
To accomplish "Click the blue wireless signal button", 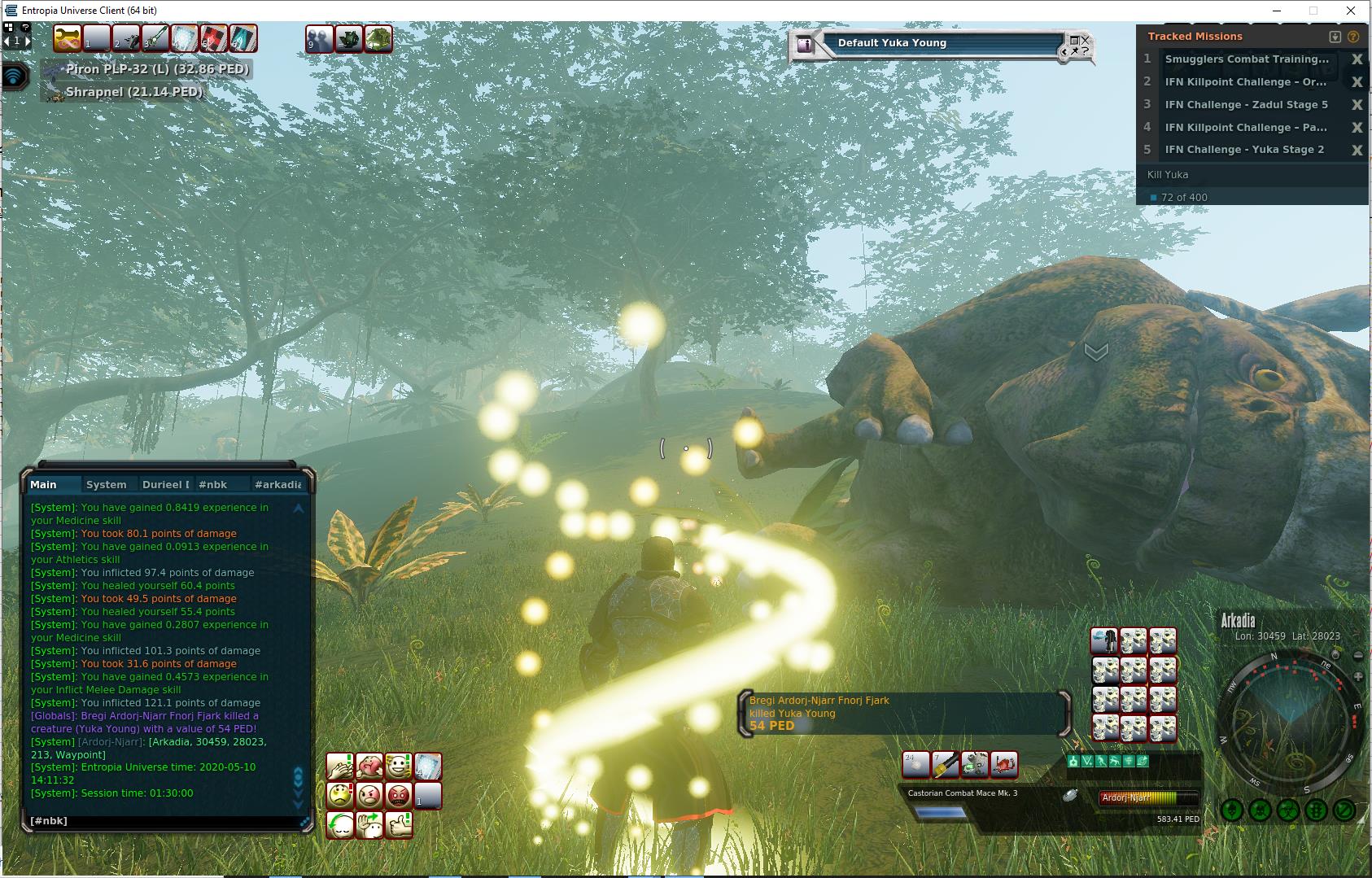I will [x=15, y=76].
